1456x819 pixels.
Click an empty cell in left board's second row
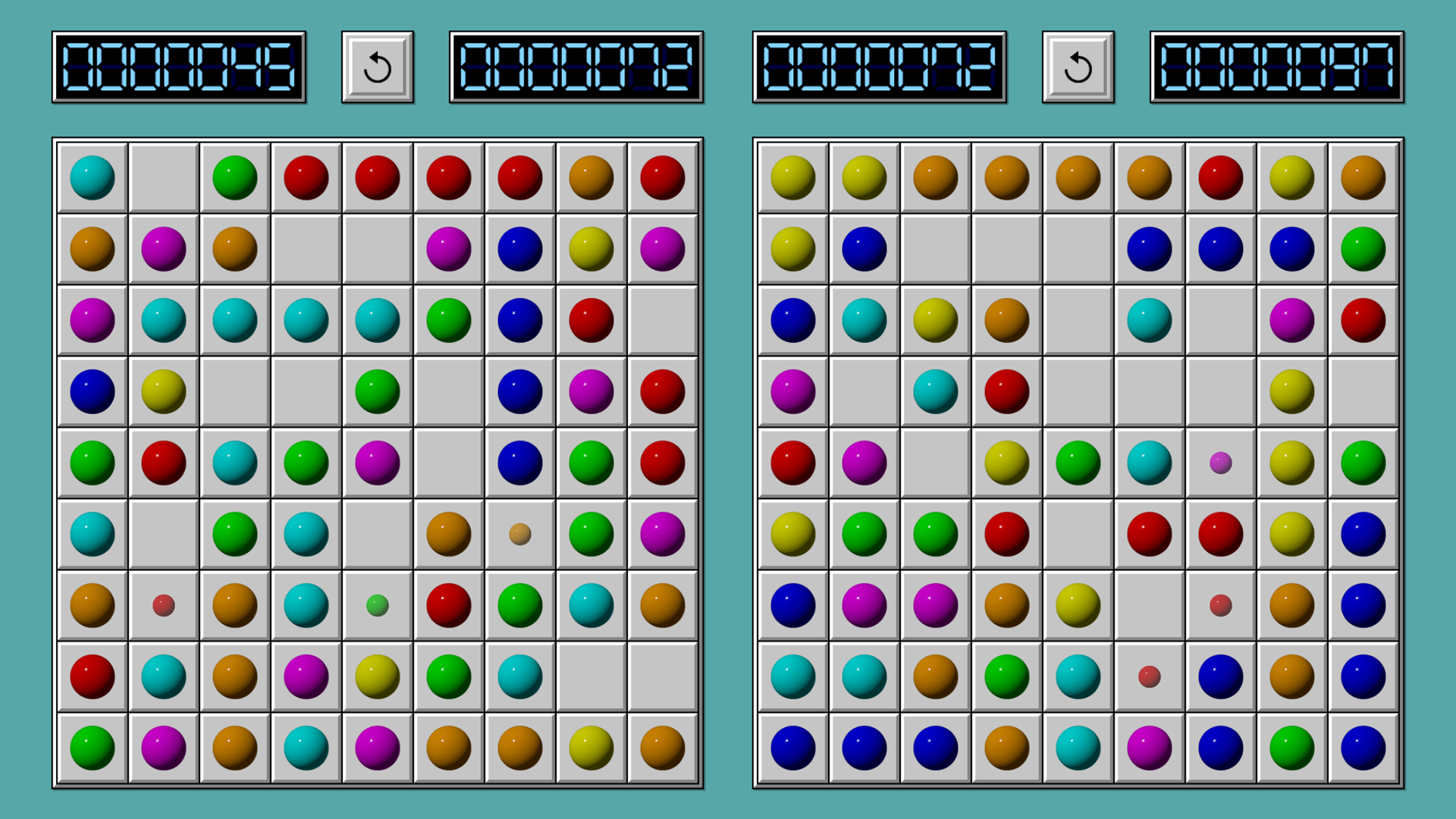click(306, 249)
